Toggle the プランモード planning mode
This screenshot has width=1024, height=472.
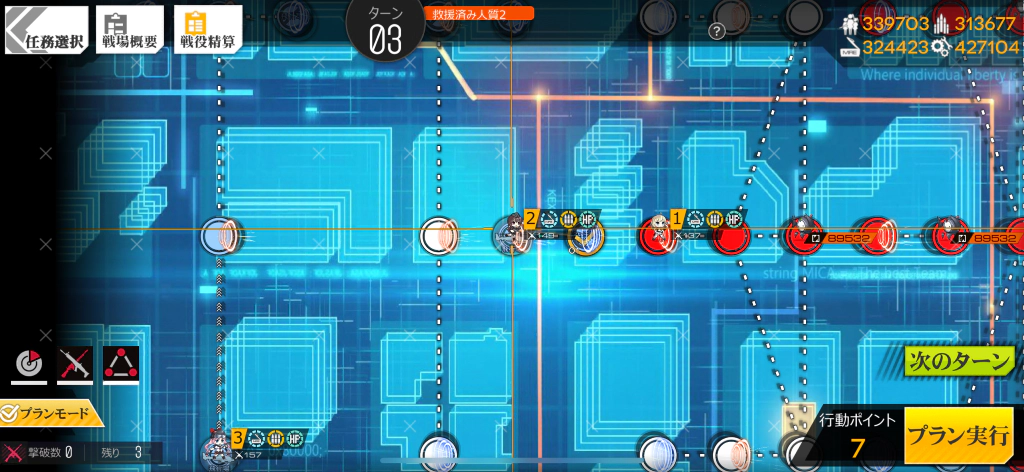(x=52, y=412)
